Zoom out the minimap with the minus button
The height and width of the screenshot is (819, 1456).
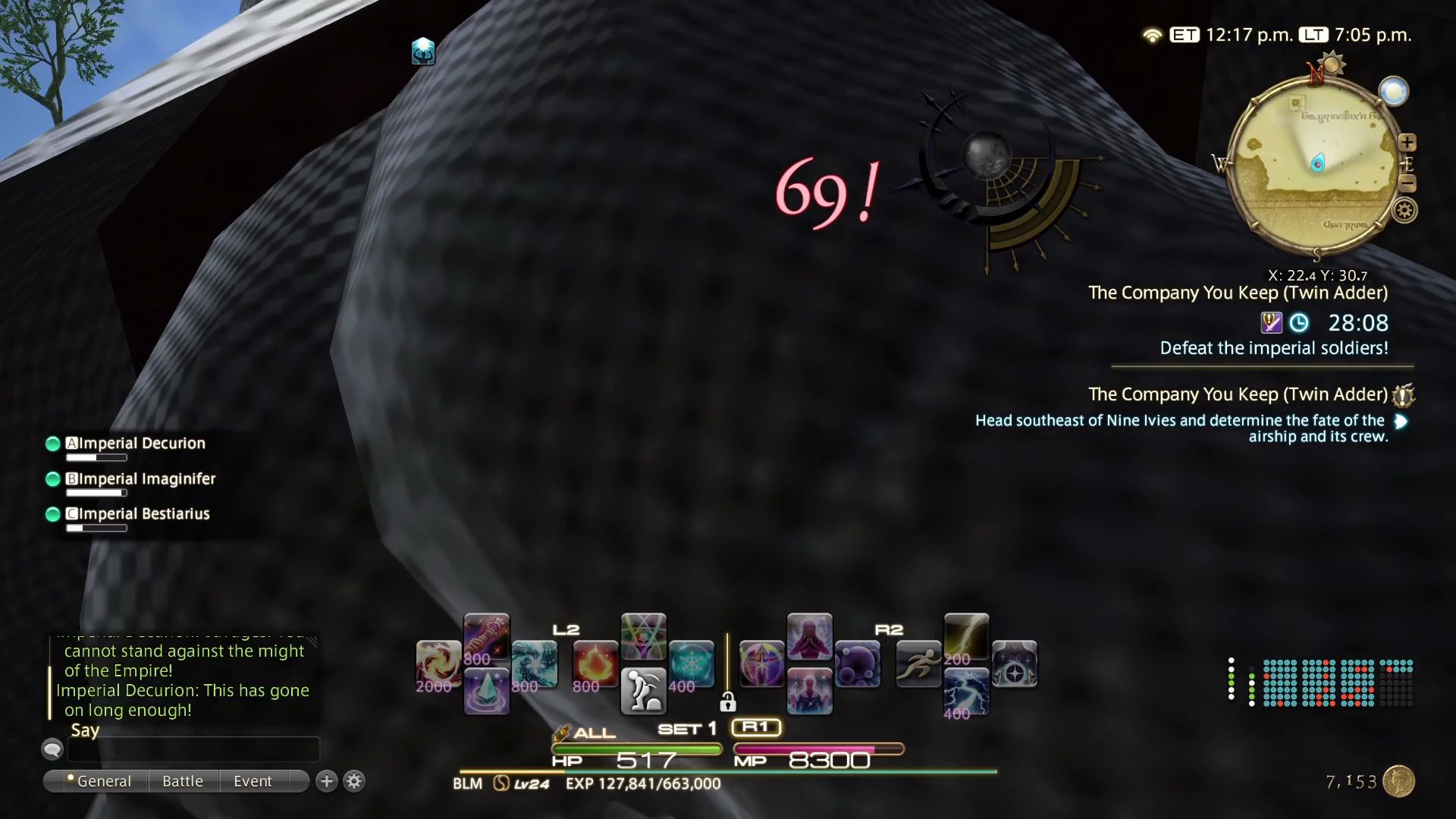(x=1408, y=182)
